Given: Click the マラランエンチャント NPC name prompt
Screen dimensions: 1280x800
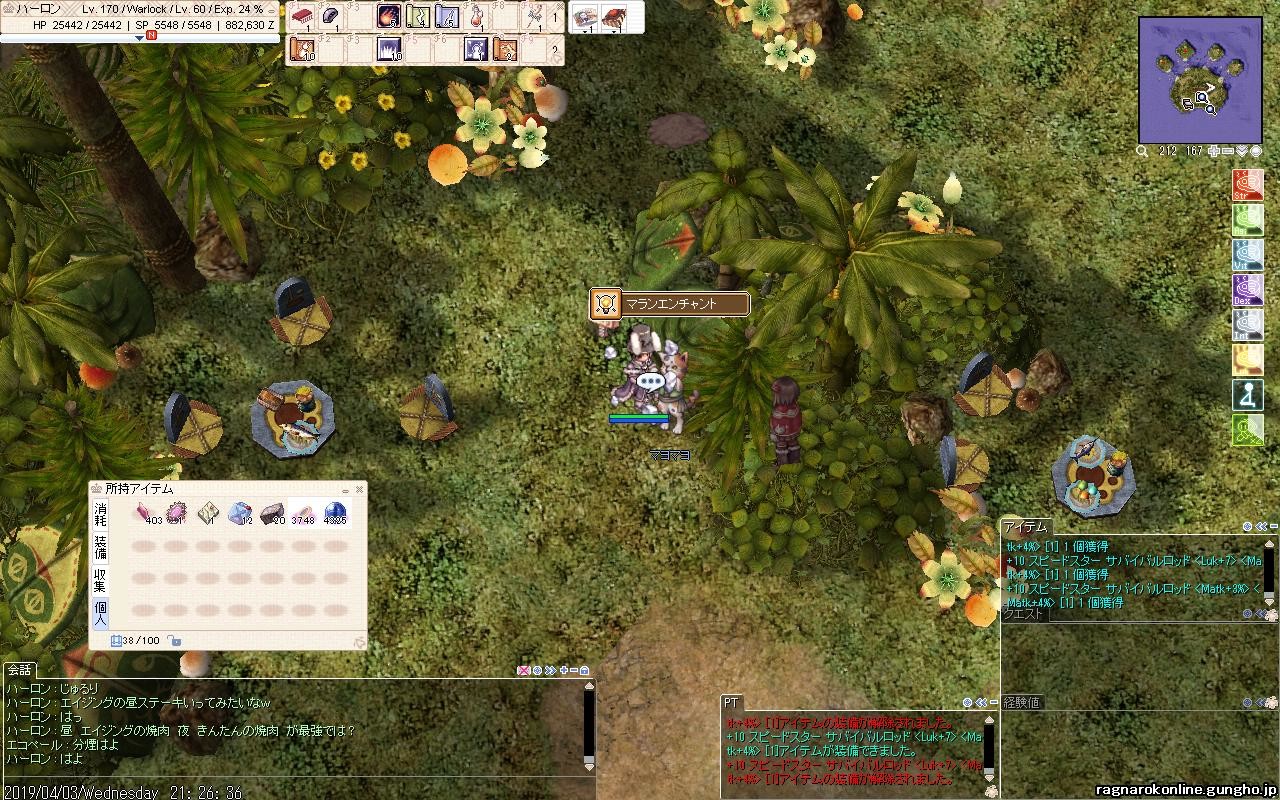Looking at the screenshot, I should [x=671, y=304].
